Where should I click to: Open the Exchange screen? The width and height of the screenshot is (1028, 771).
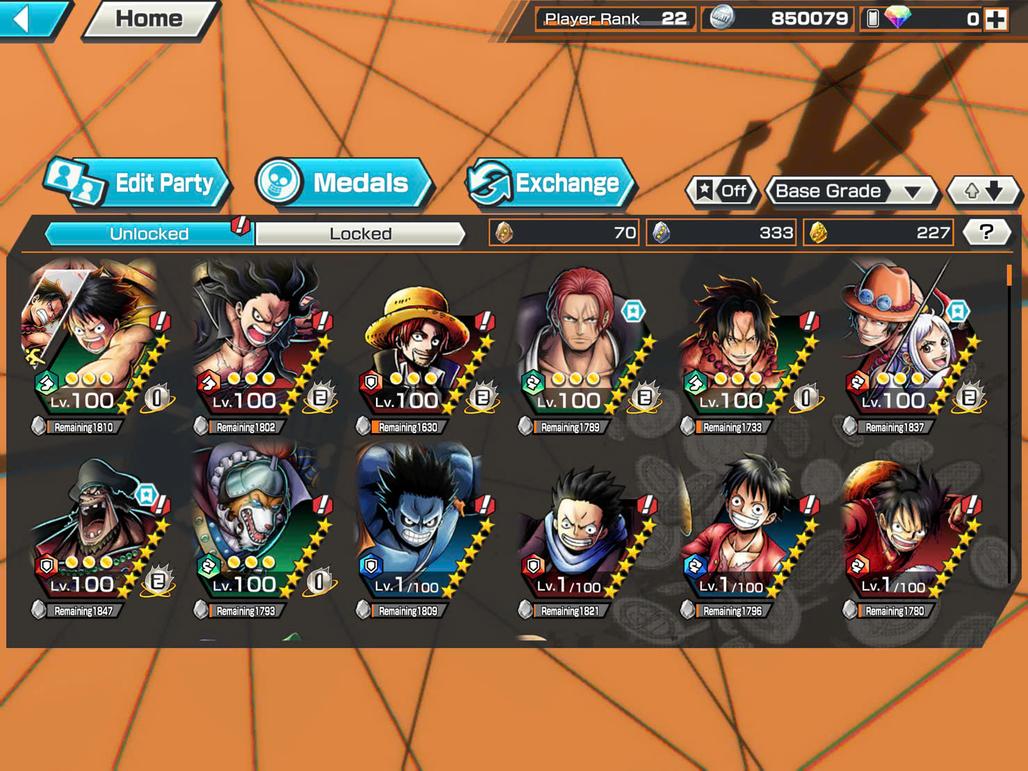coord(551,183)
